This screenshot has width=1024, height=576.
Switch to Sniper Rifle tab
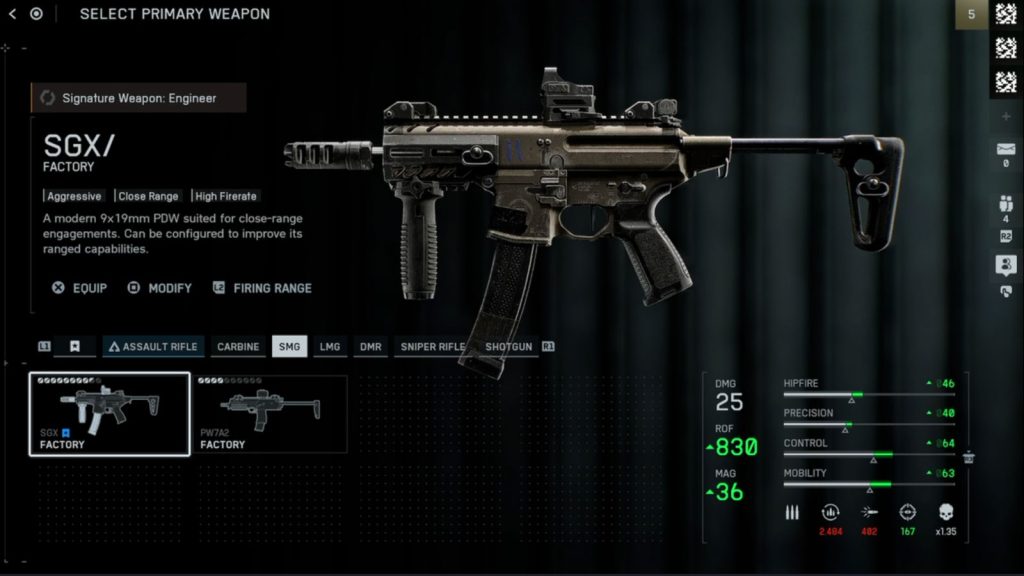[433, 347]
